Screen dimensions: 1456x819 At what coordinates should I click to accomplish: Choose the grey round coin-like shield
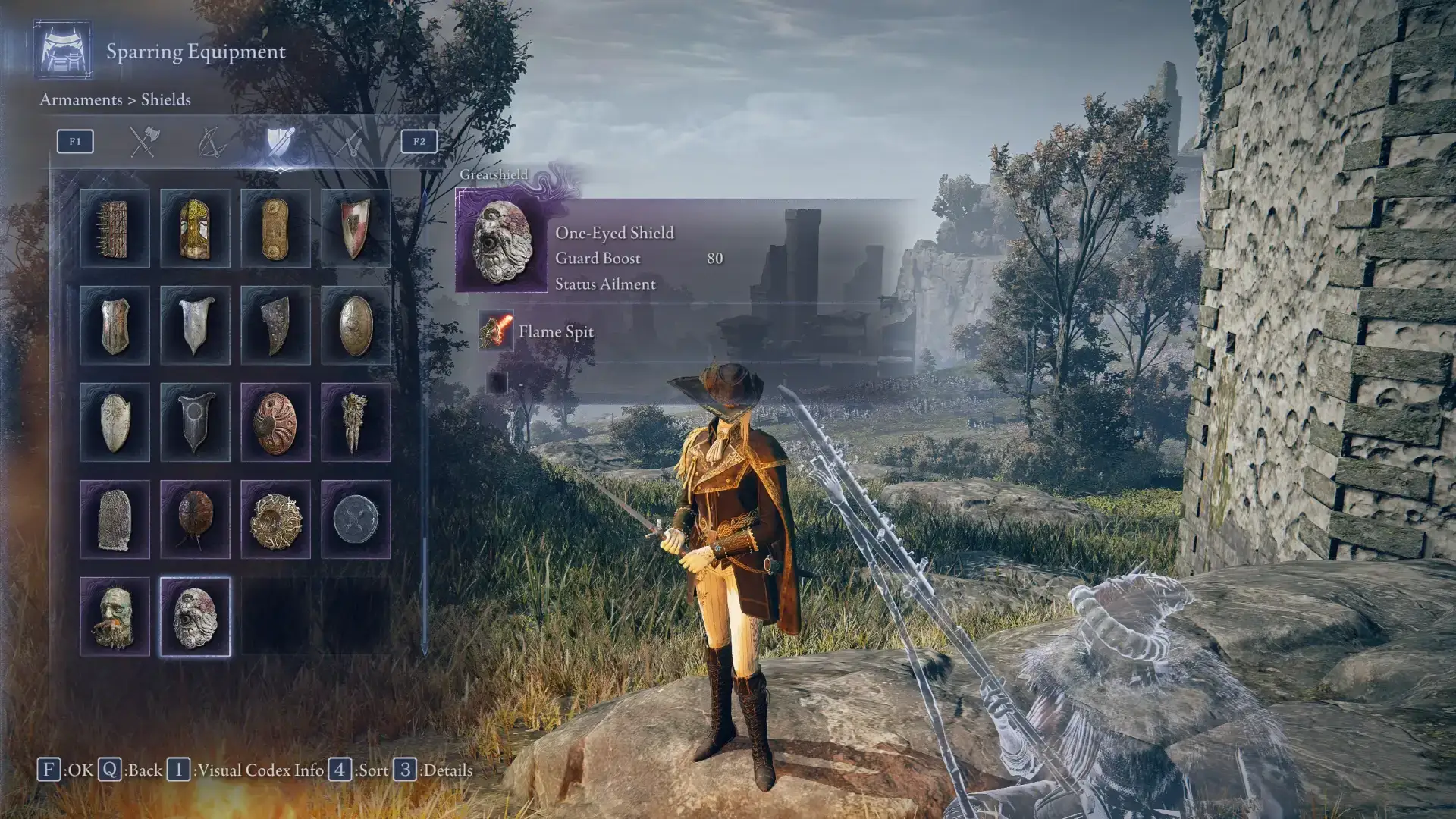(356, 519)
